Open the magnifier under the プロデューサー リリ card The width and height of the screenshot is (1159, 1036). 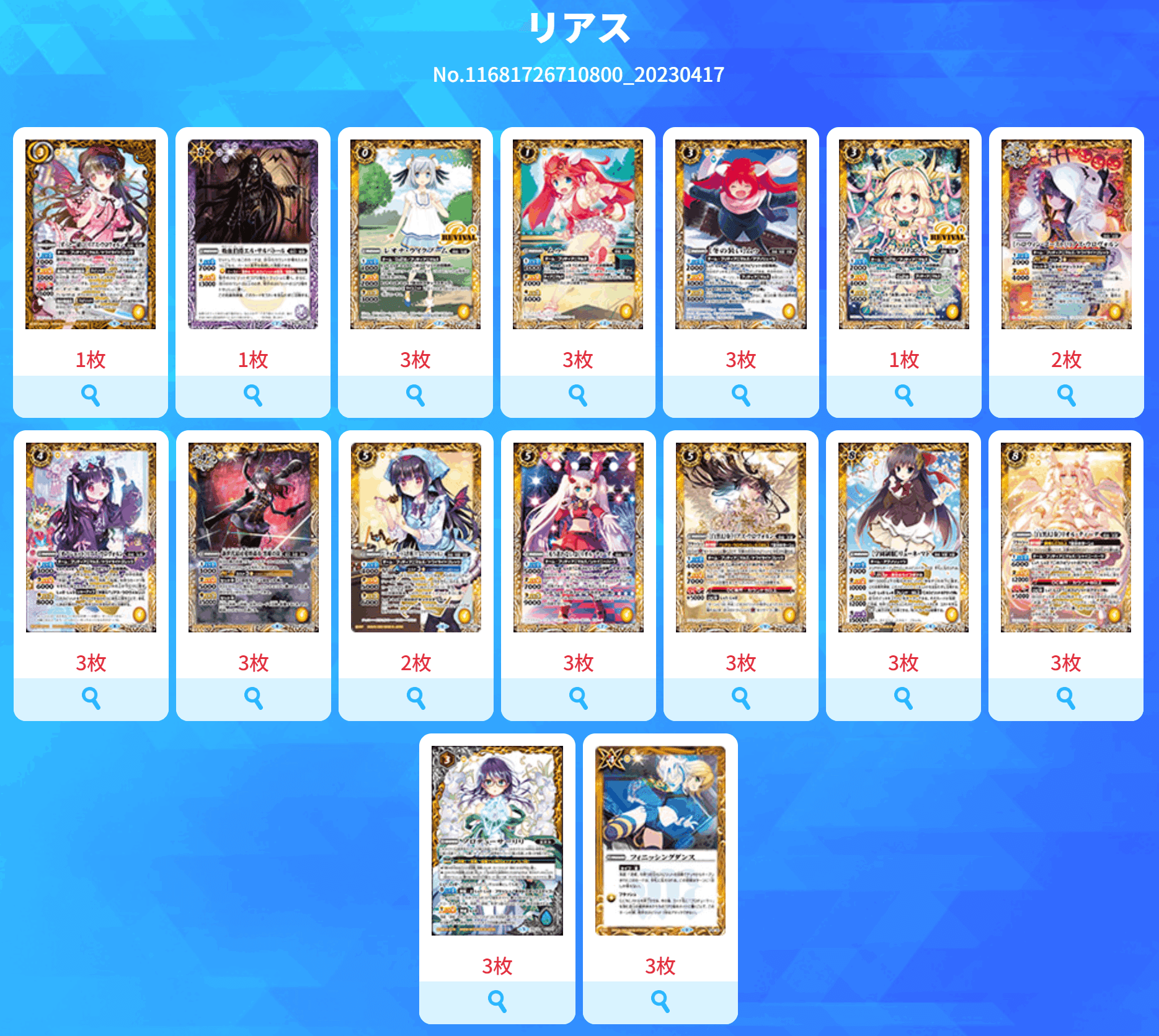pos(496,1001)
